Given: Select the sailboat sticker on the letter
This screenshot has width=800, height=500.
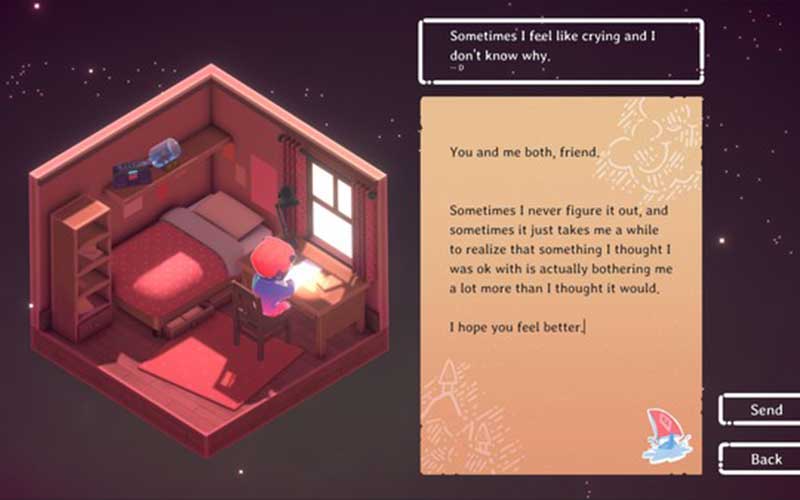Looking at the screenshot, I should [663, 435].
